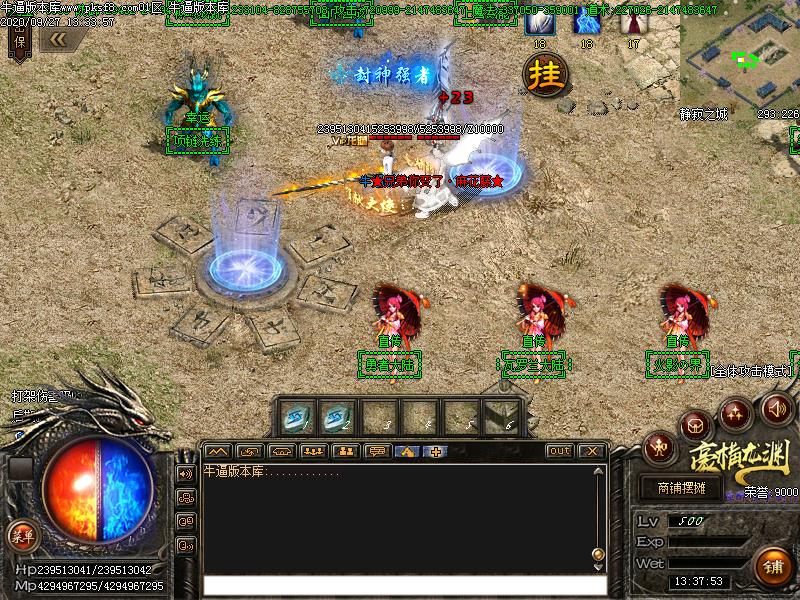Click the blue lightning figure buff icon
The image size is (800, 600).
tap(586, 22)
